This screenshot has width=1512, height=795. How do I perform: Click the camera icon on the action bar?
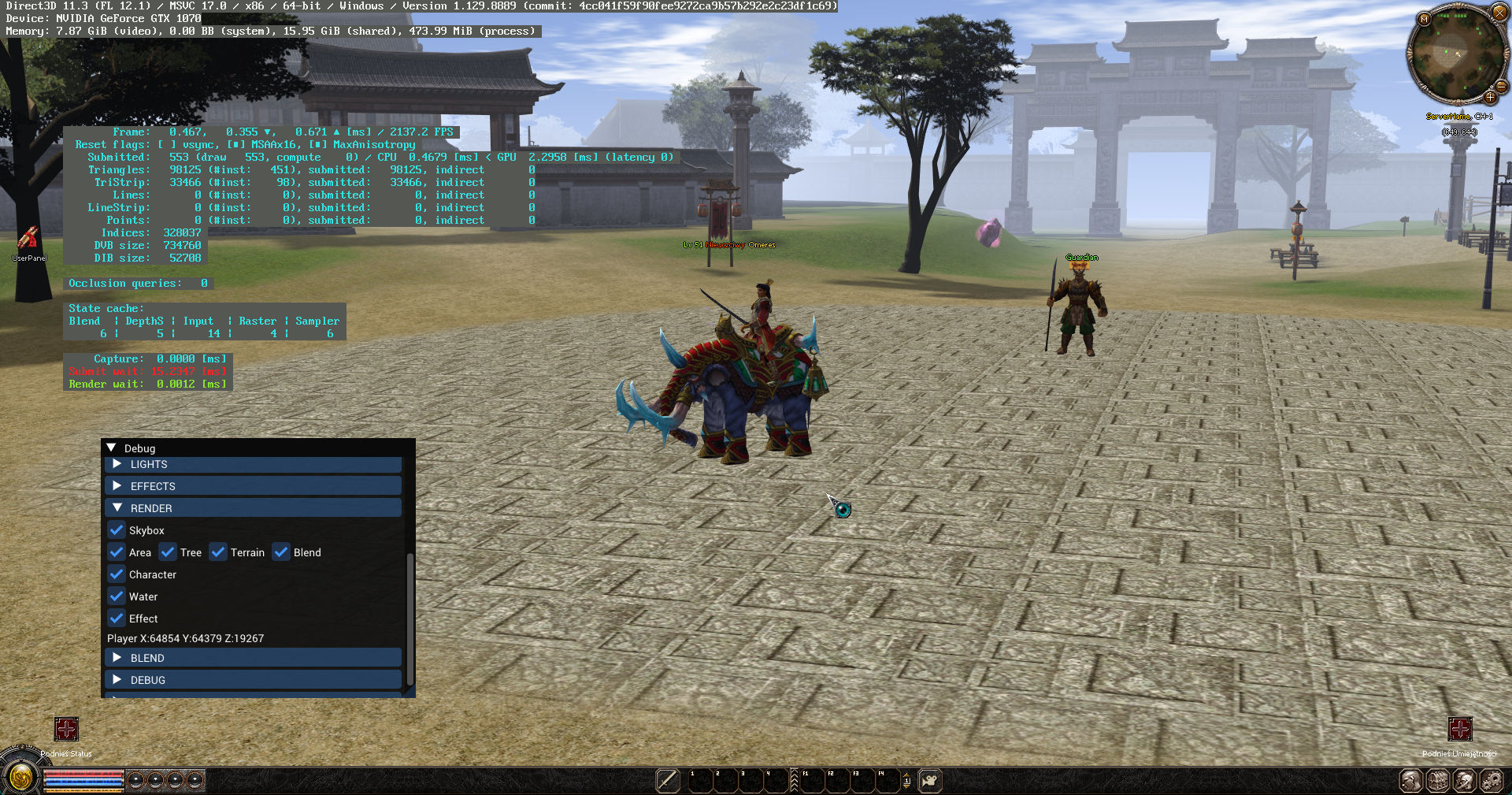930,781
